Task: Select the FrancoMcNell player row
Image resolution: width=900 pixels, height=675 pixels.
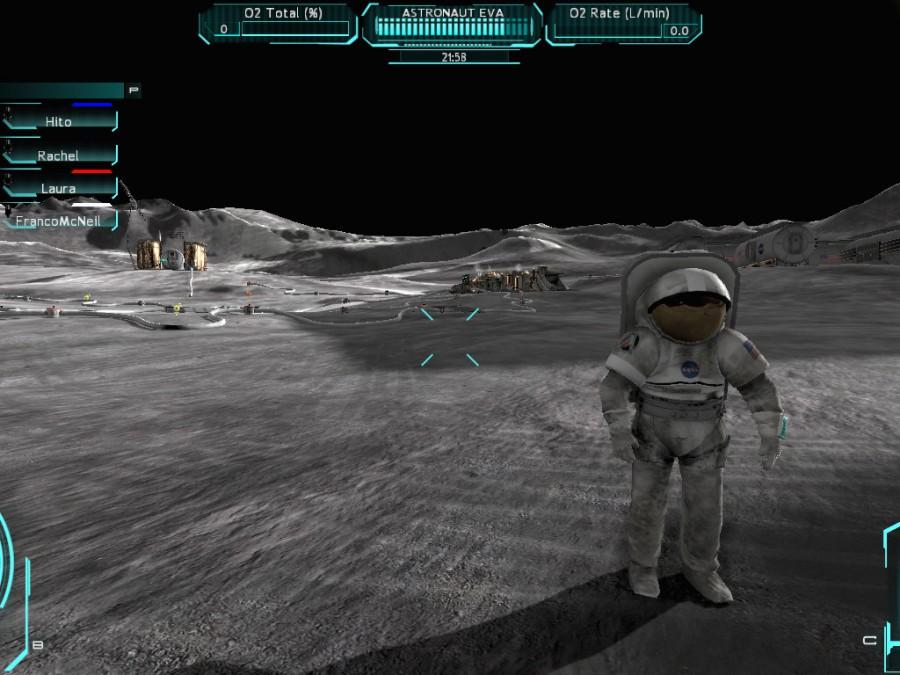Action: (x=59, y=220)
